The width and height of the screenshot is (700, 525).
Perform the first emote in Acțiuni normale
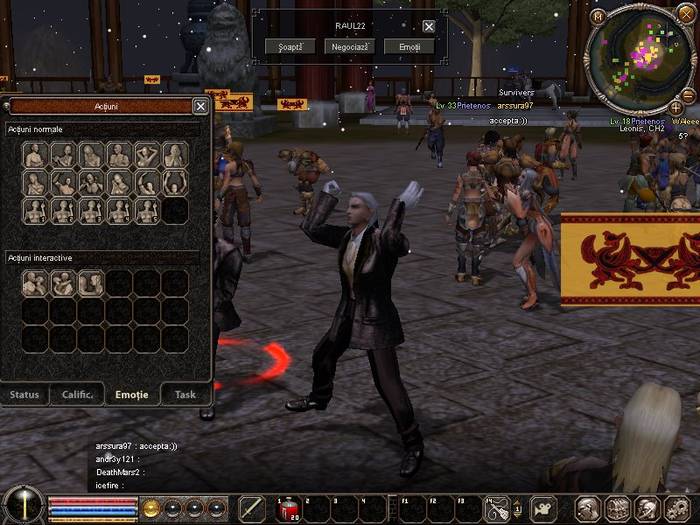[35, 155]
